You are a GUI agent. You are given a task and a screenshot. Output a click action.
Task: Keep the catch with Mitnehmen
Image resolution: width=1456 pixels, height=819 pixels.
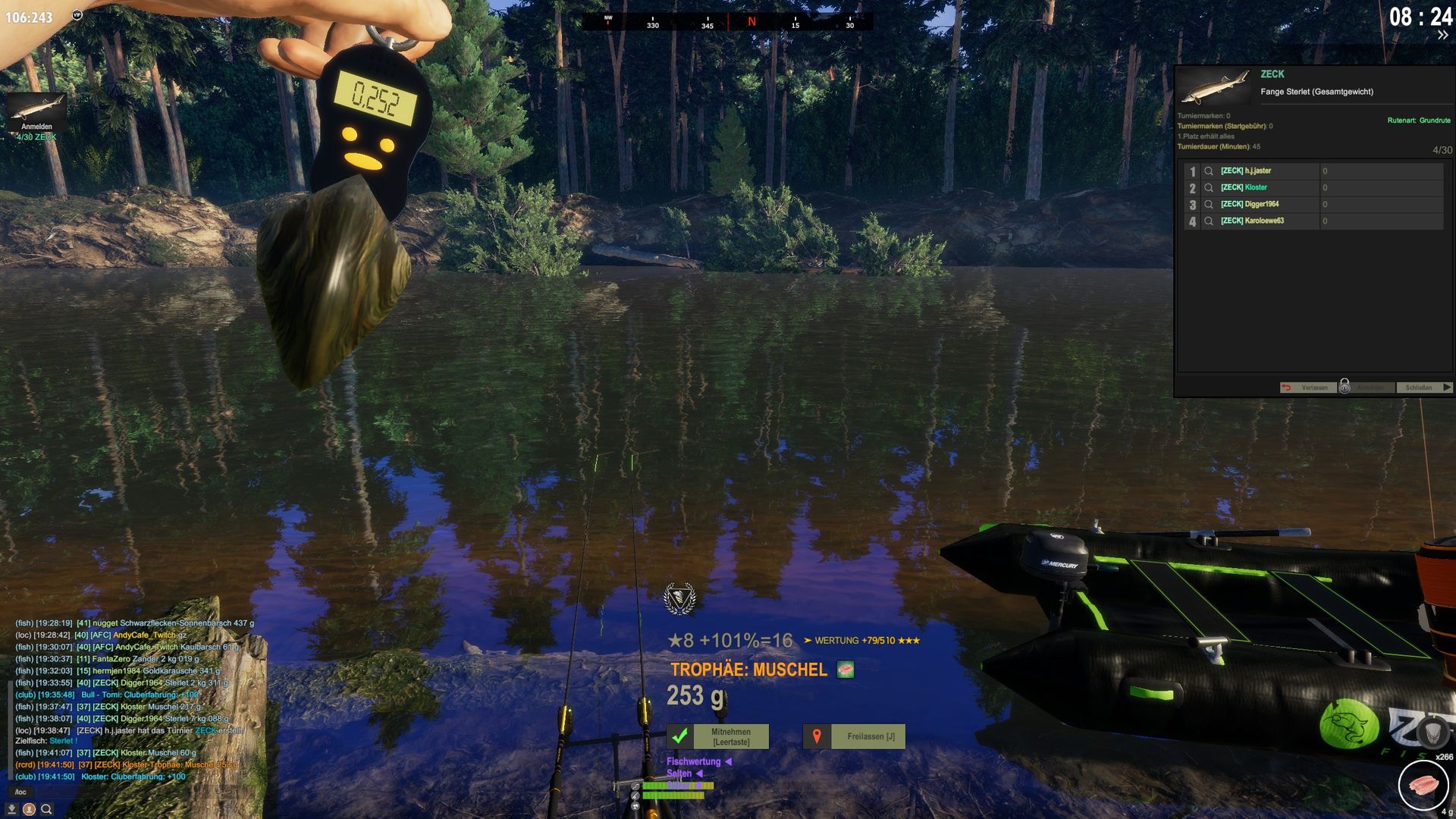pos(717,736)
